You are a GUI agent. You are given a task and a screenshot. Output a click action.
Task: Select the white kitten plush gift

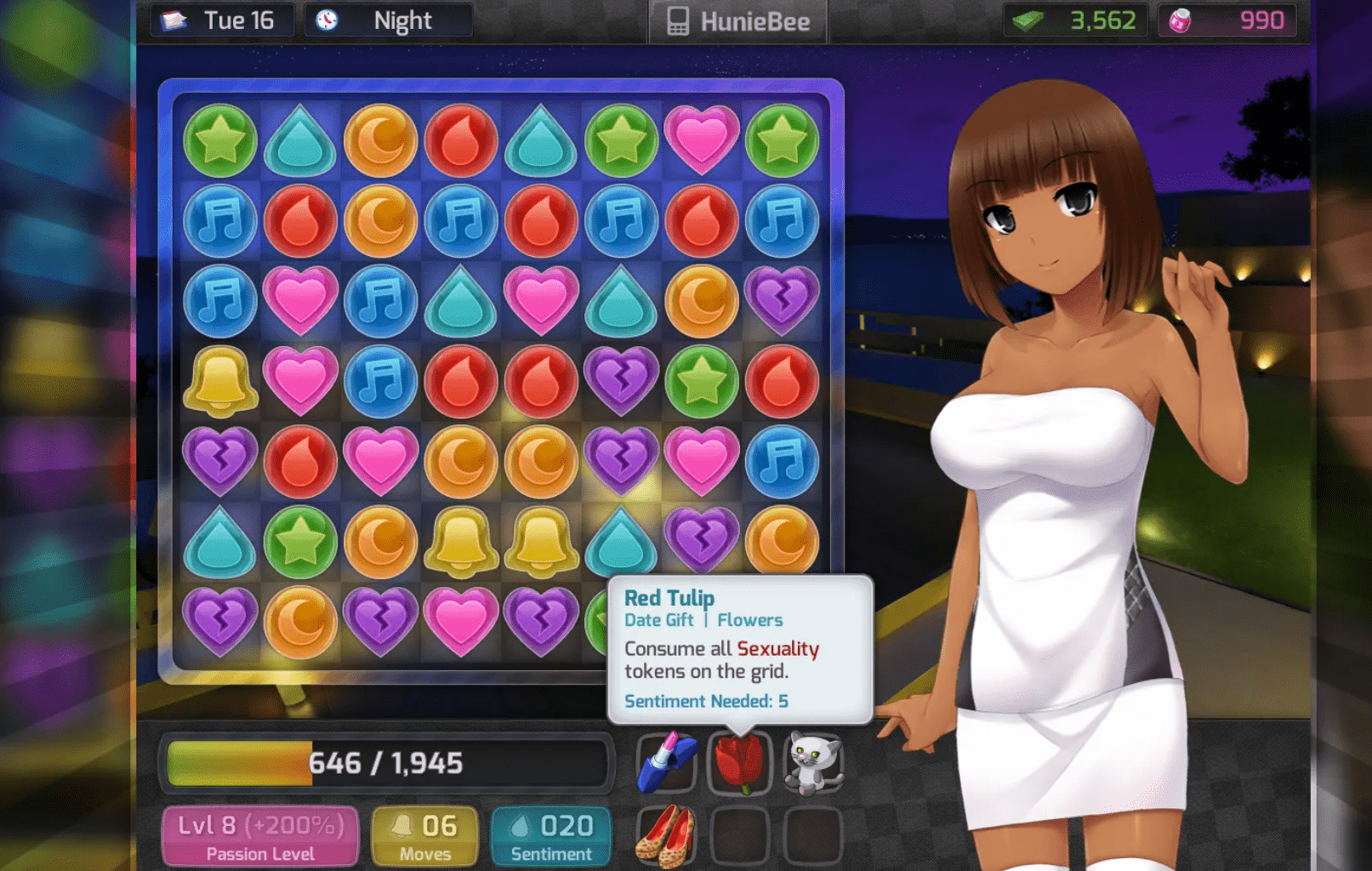click(816, 761)
